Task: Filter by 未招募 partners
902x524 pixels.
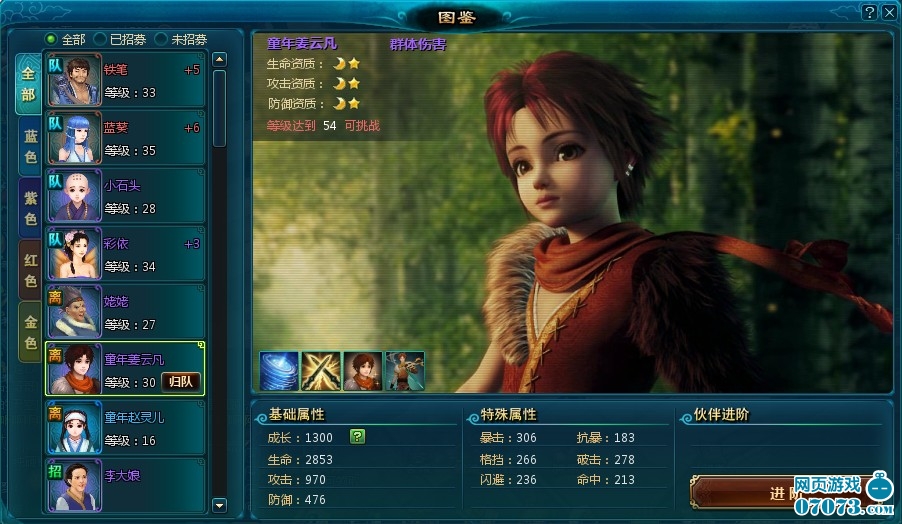Action: point(160,39)
